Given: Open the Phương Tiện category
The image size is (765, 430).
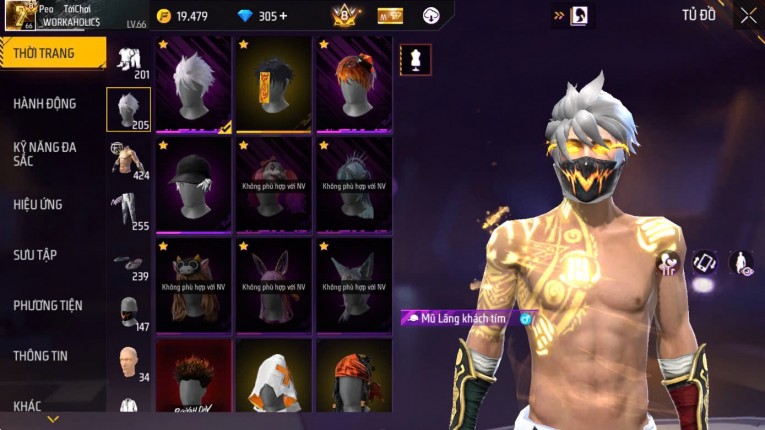Looking at the screenshot, I should click(48, 305).
